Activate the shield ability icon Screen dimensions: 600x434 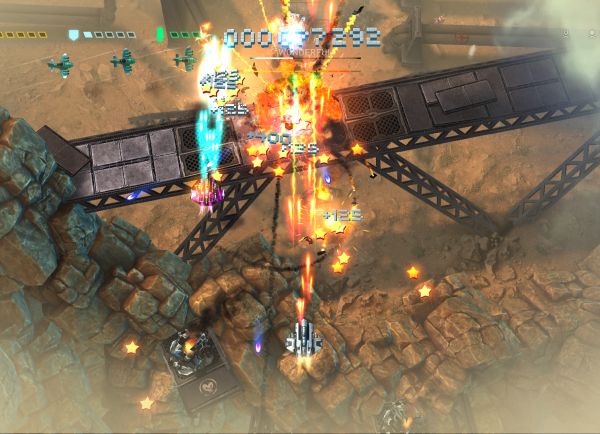73,34
